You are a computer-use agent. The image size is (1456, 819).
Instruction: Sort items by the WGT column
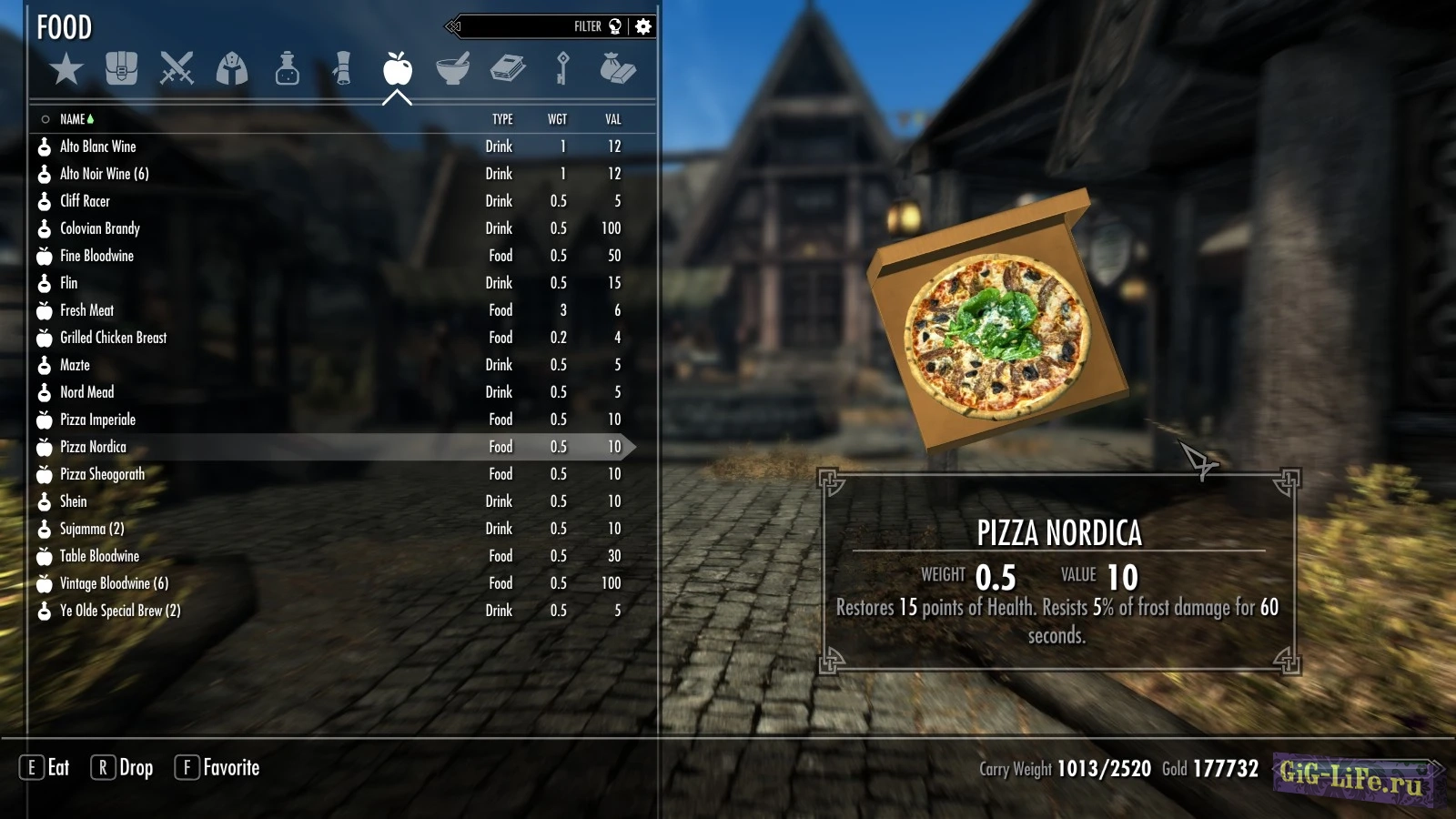[x=557, y=119]
